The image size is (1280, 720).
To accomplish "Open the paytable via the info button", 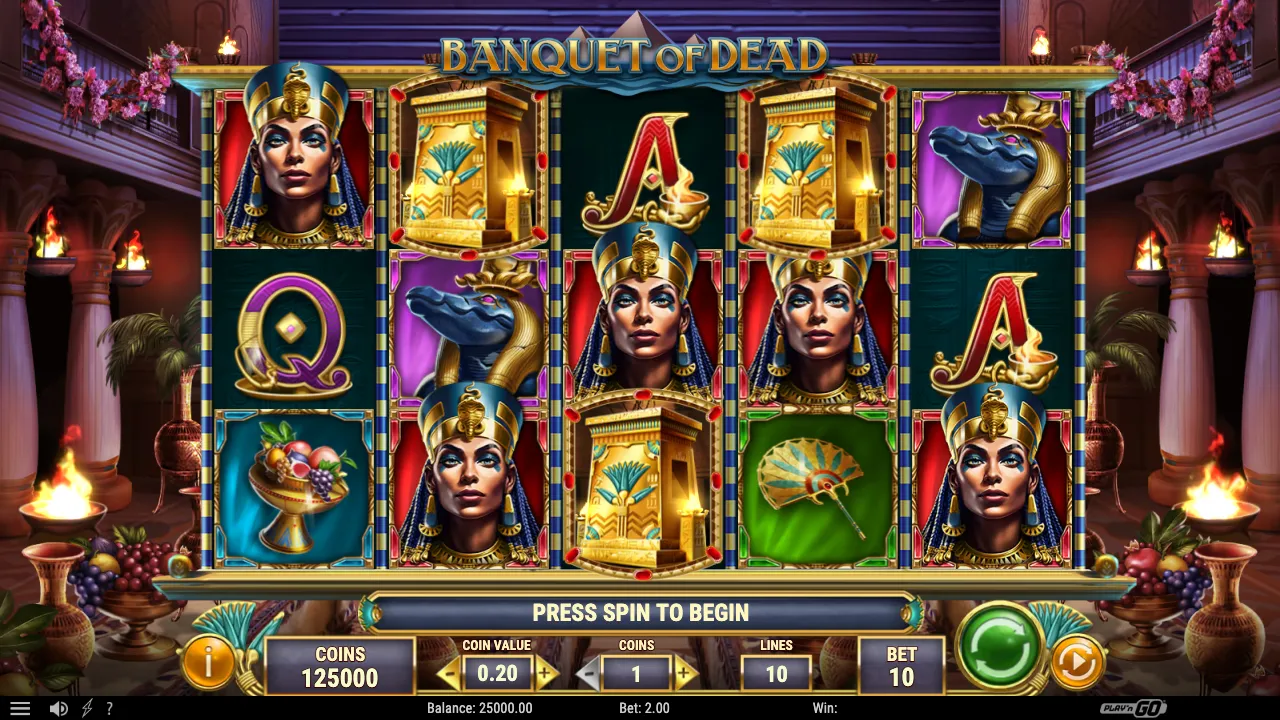I will [x=209, y=661].
